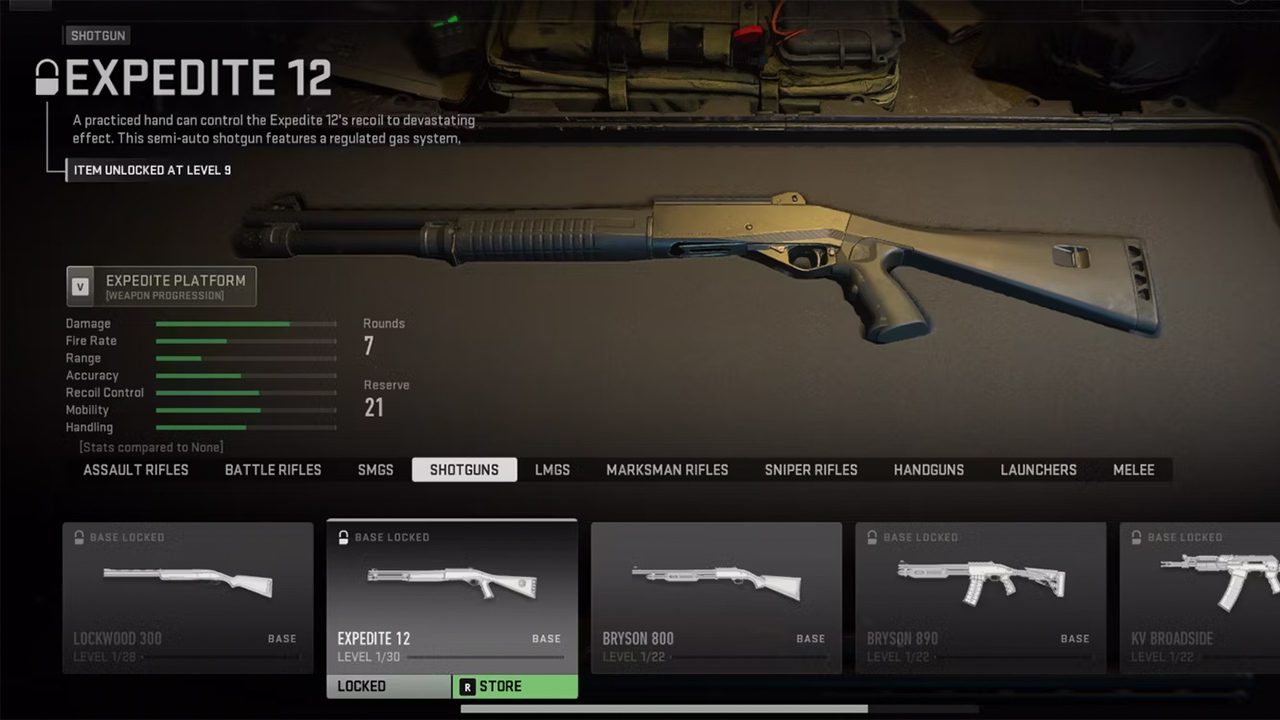The height and width of the screenshot is (720, 1280).
Task: Open the Store for Expedite 12
Action: pyautogui.click(x=515, y=687)
